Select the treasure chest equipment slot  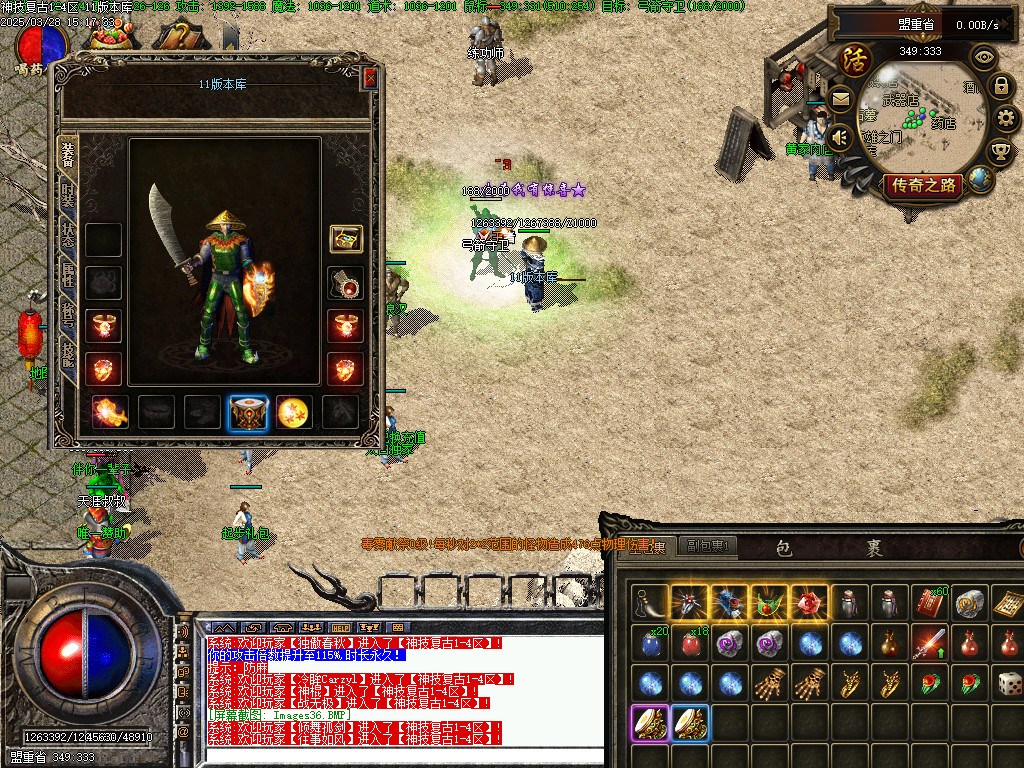click(x=346, y=239)
